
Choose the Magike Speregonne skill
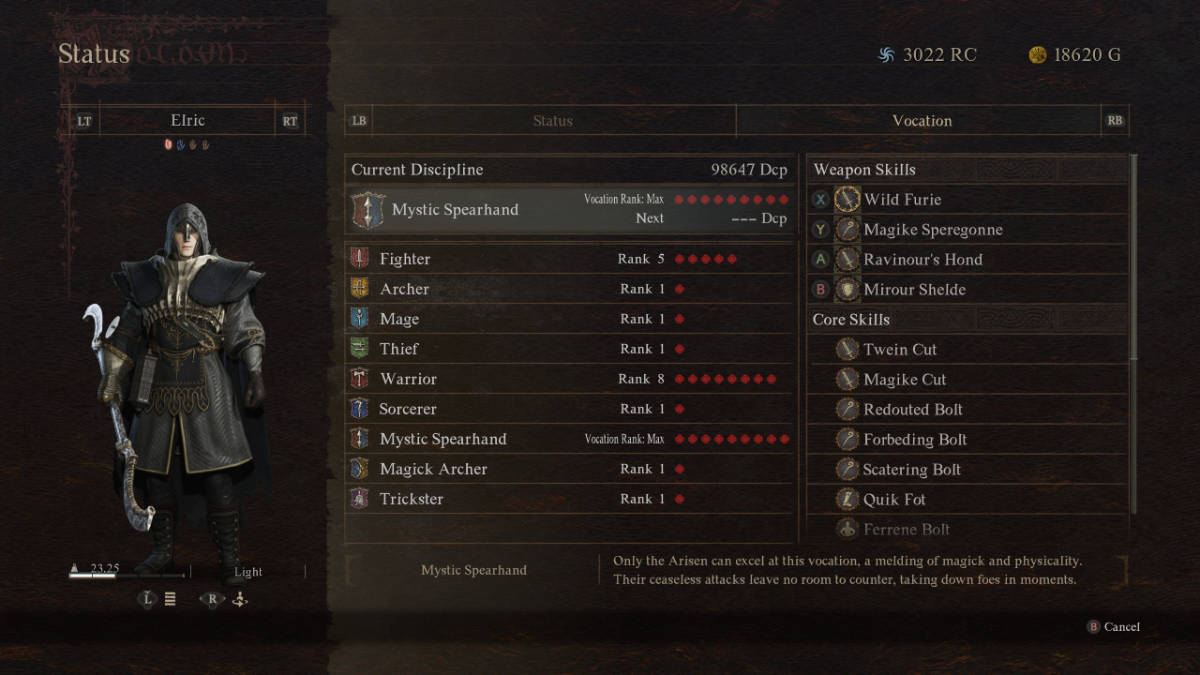pos(967,230)
